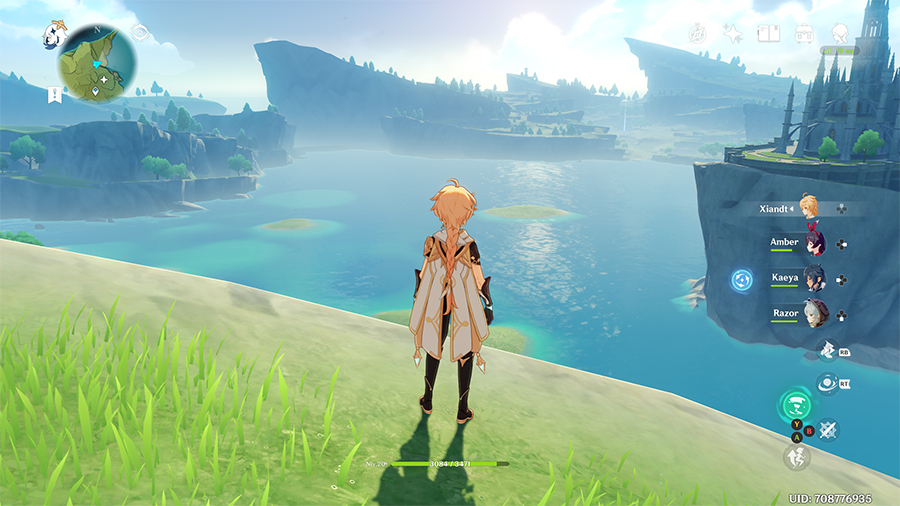Click the glowing blue orb beside Kaeya

point(742,280)
